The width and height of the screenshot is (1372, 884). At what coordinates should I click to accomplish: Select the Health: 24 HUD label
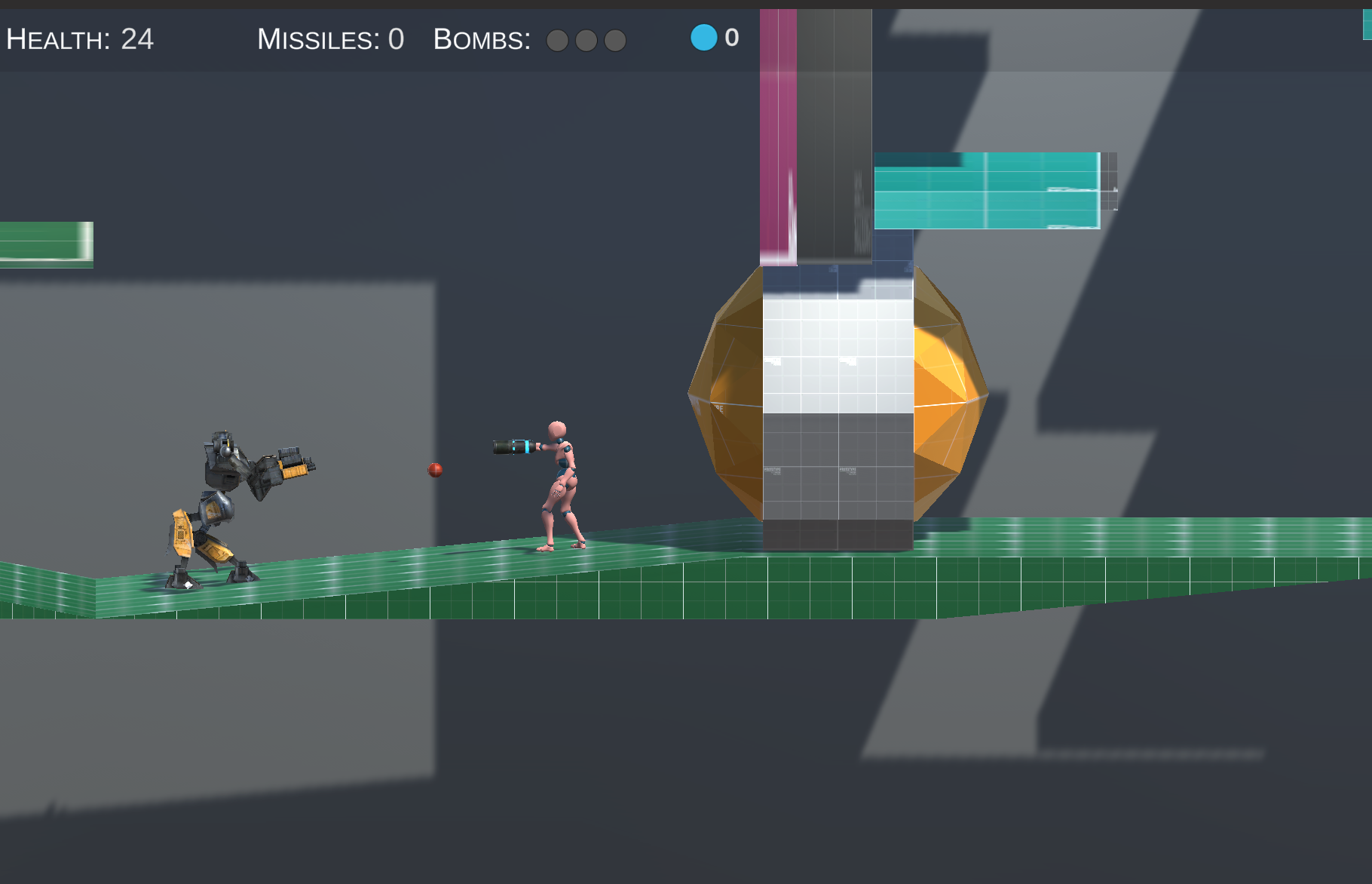click(x=79, y=38)
